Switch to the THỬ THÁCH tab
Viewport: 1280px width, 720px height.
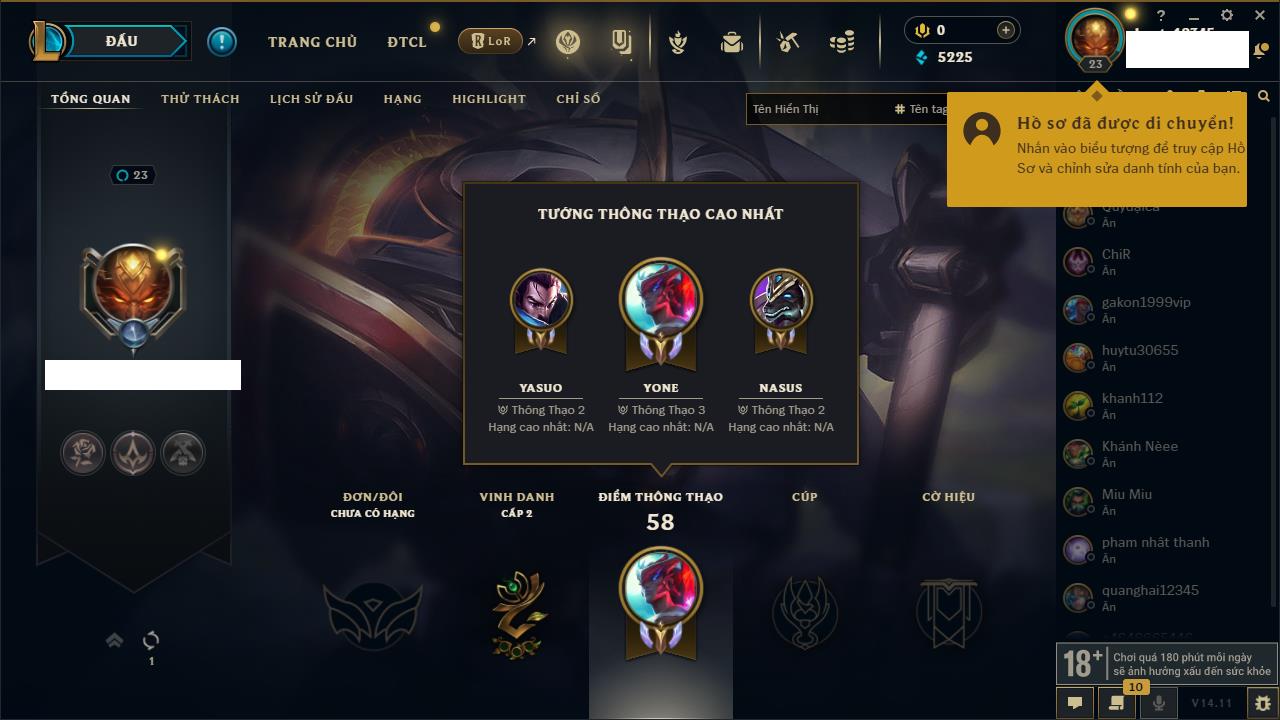coord(200,99)
